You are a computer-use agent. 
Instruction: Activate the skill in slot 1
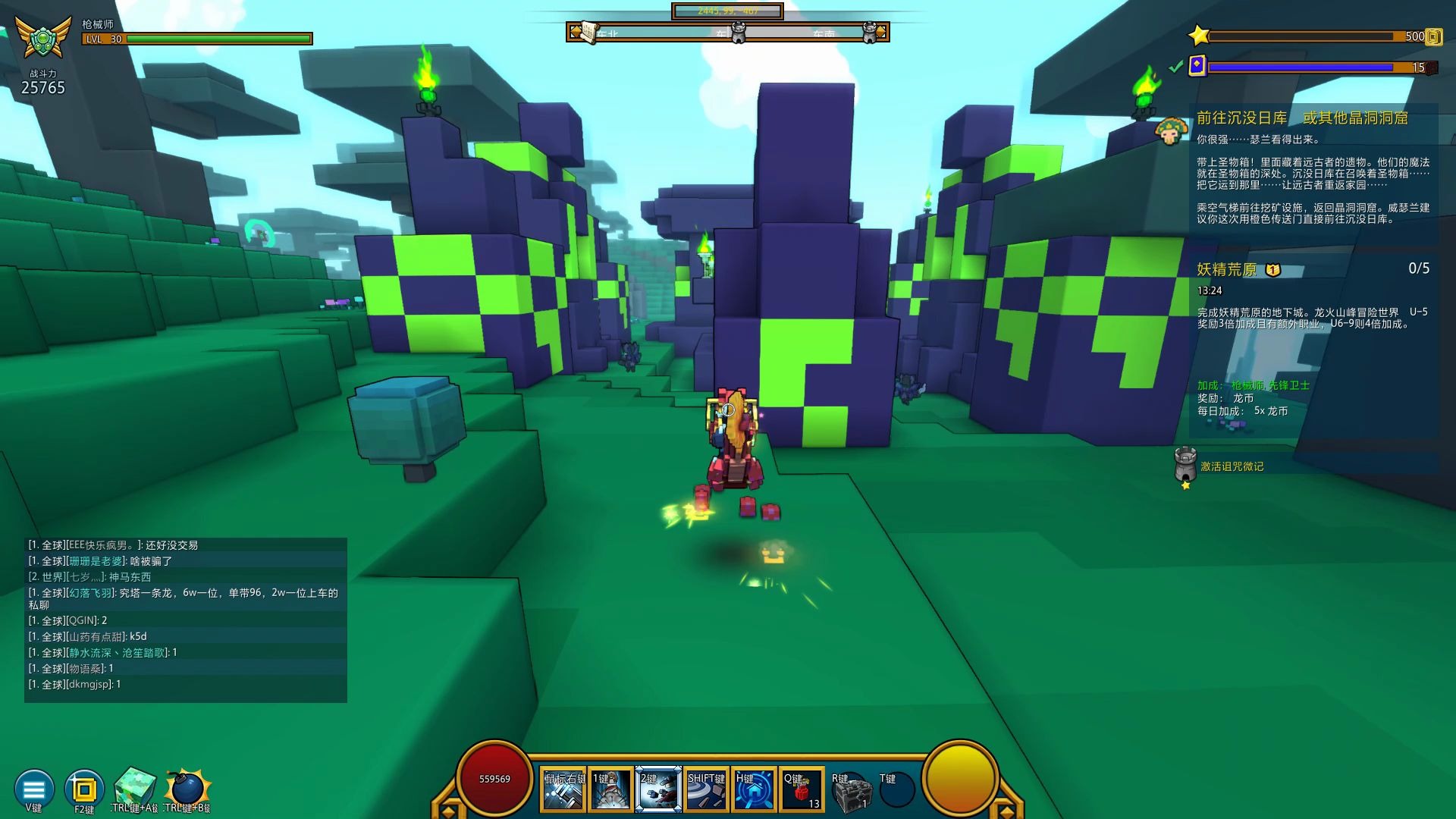pyautogui.click(x=610, y=790)
